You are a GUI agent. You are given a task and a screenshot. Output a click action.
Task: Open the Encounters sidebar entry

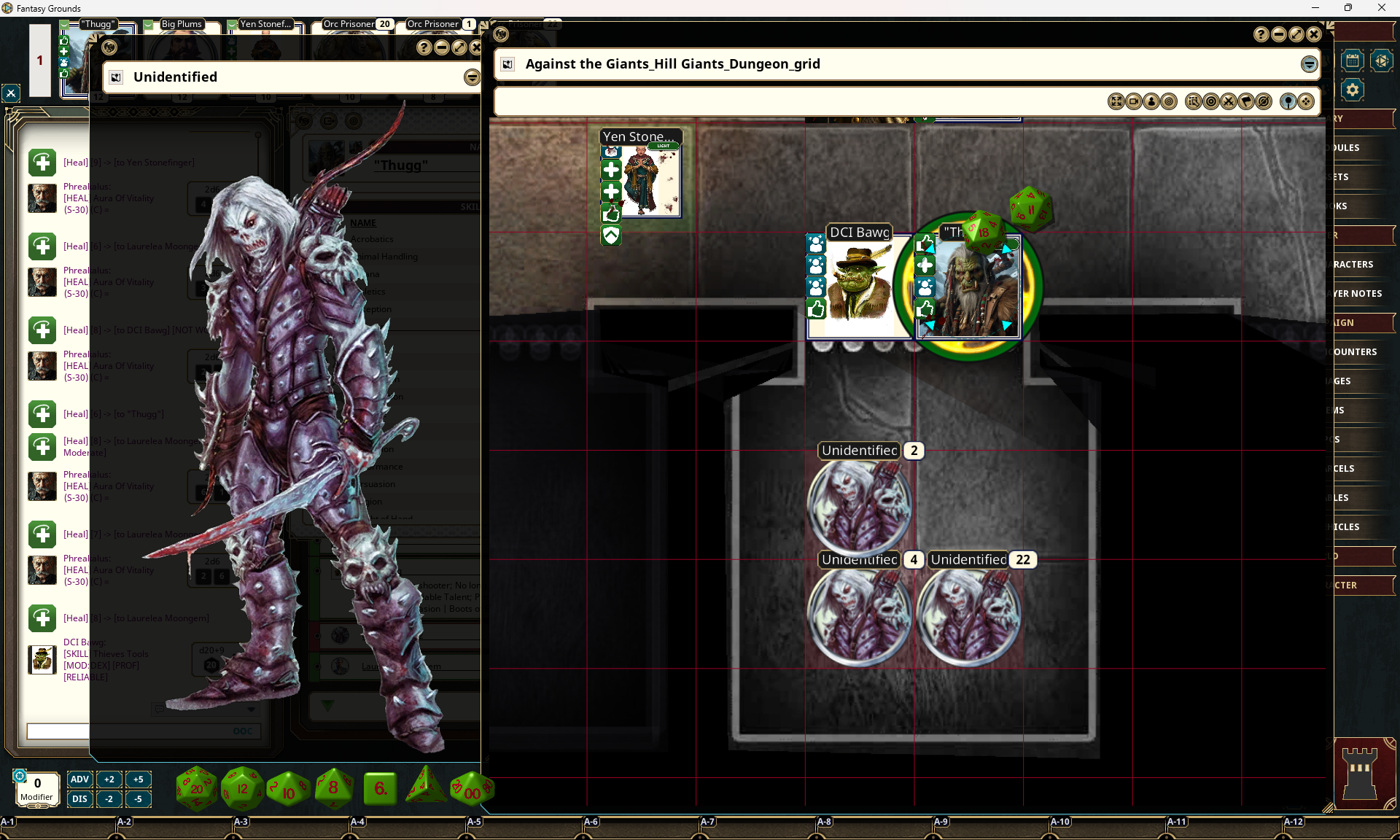(1356, 351)
